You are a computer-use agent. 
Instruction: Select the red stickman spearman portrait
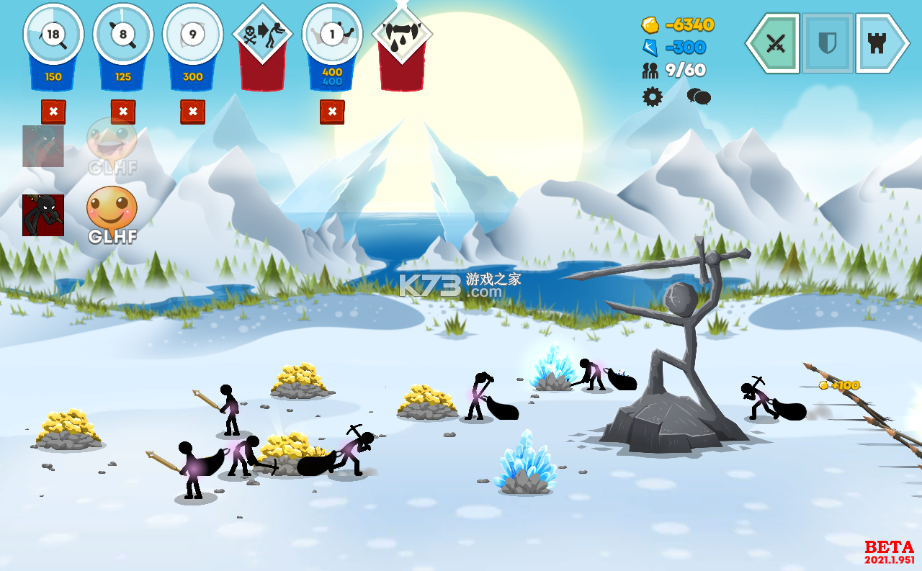[43, 214]
